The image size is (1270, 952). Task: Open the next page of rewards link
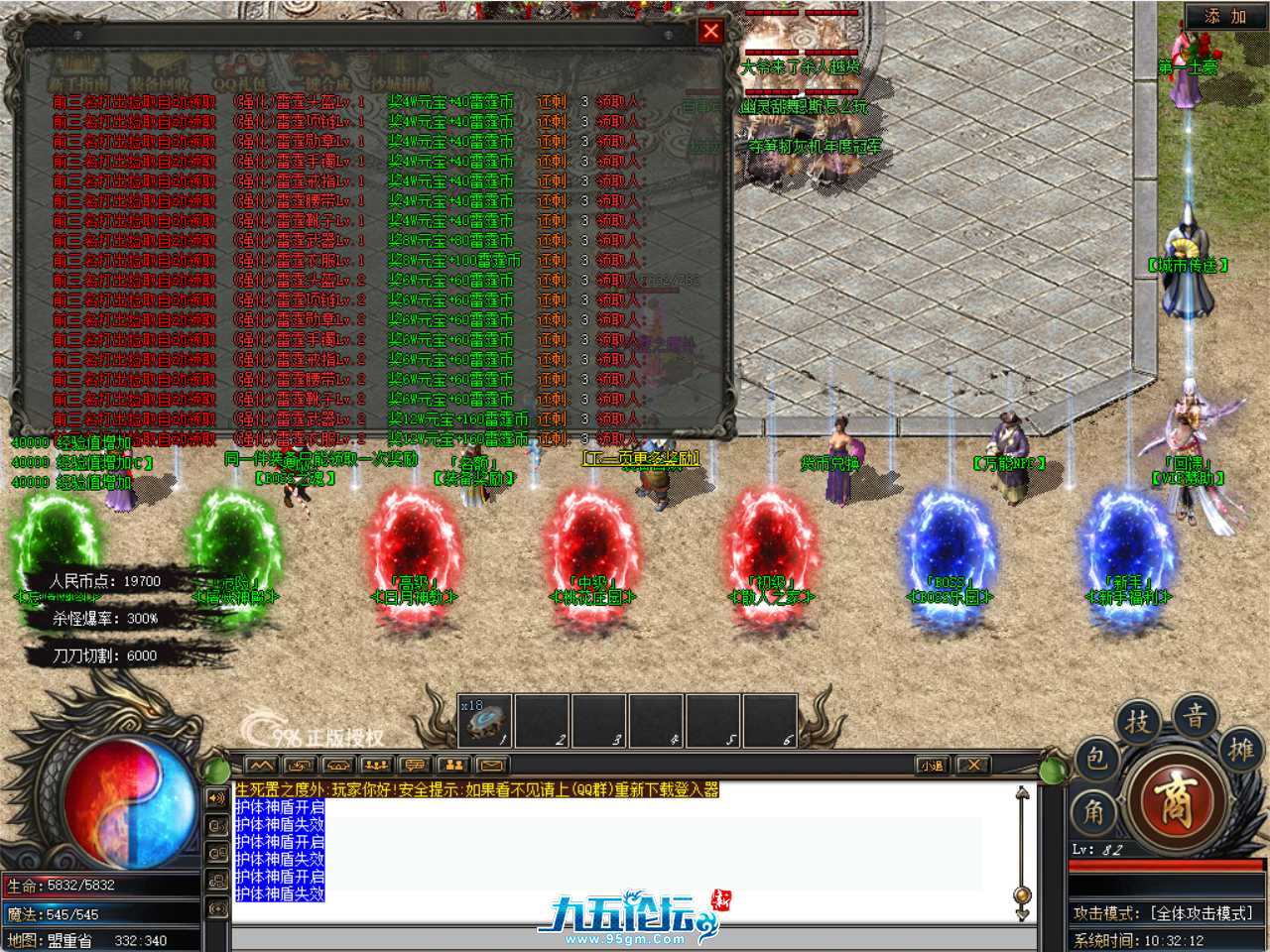[x=641, y=458]
